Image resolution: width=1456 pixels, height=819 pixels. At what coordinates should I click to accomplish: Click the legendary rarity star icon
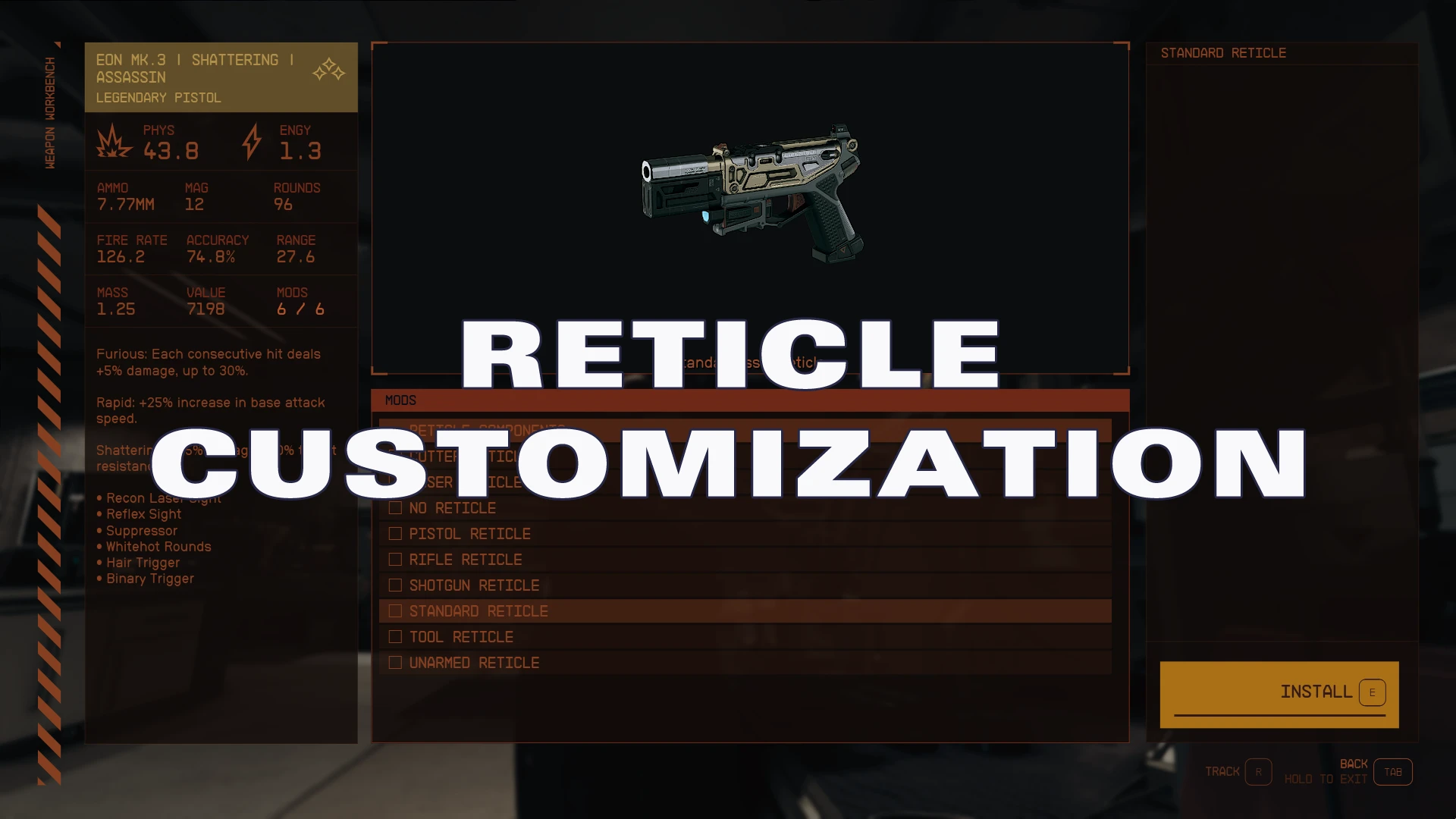[328, 70]
